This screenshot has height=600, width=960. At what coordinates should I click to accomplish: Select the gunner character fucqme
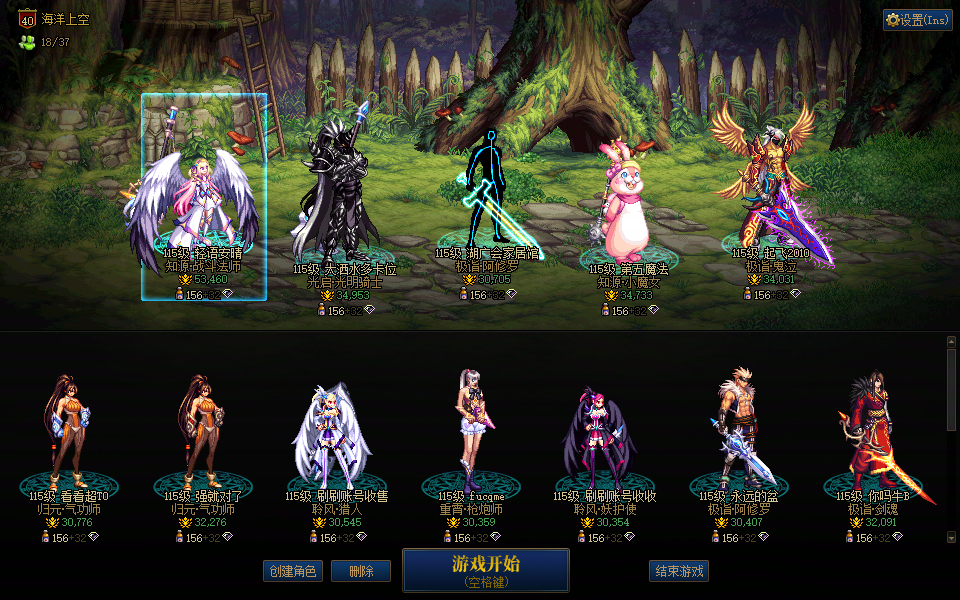[x=472, y=430]
